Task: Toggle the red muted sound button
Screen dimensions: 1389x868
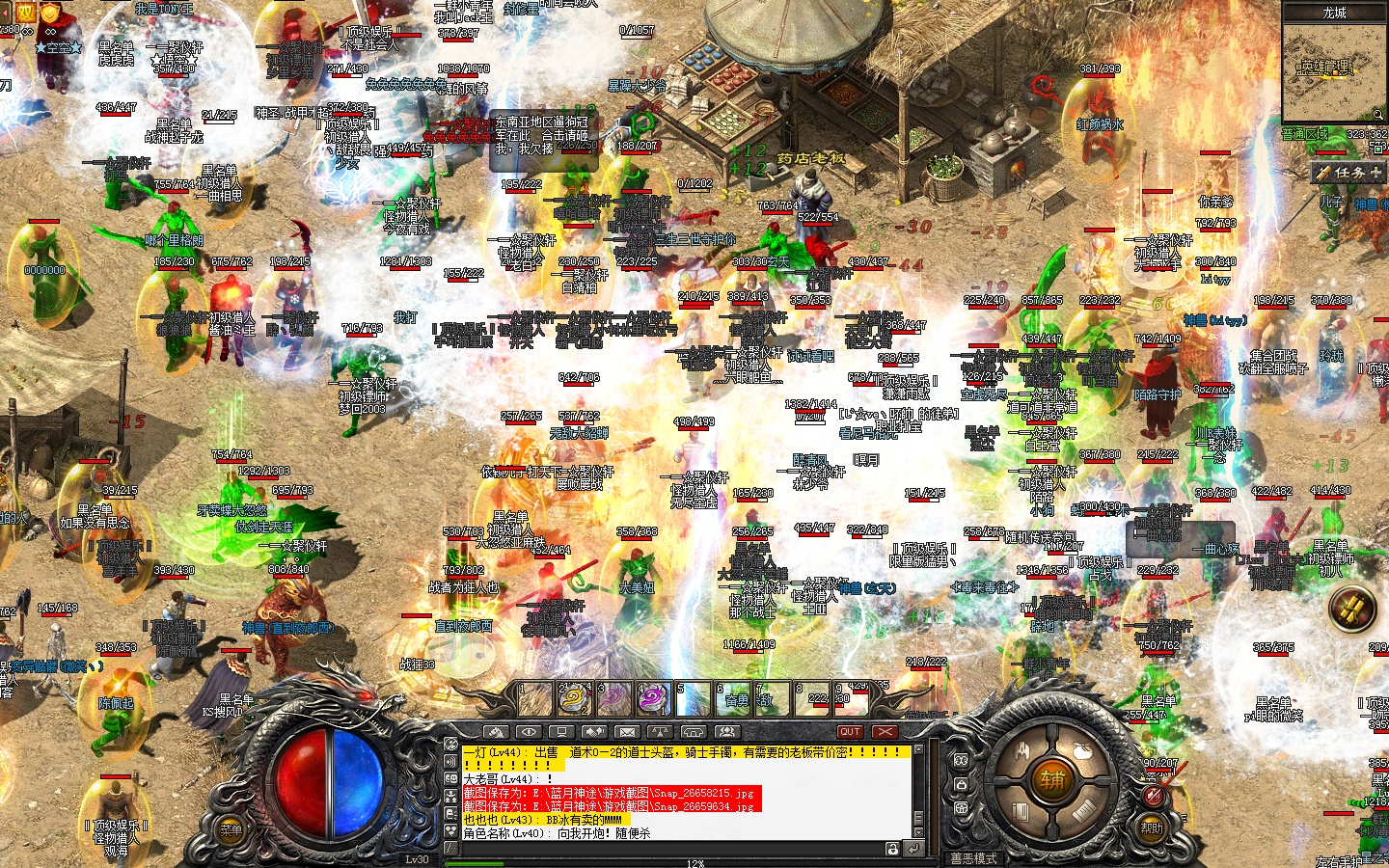Action: pos(1154,795)
